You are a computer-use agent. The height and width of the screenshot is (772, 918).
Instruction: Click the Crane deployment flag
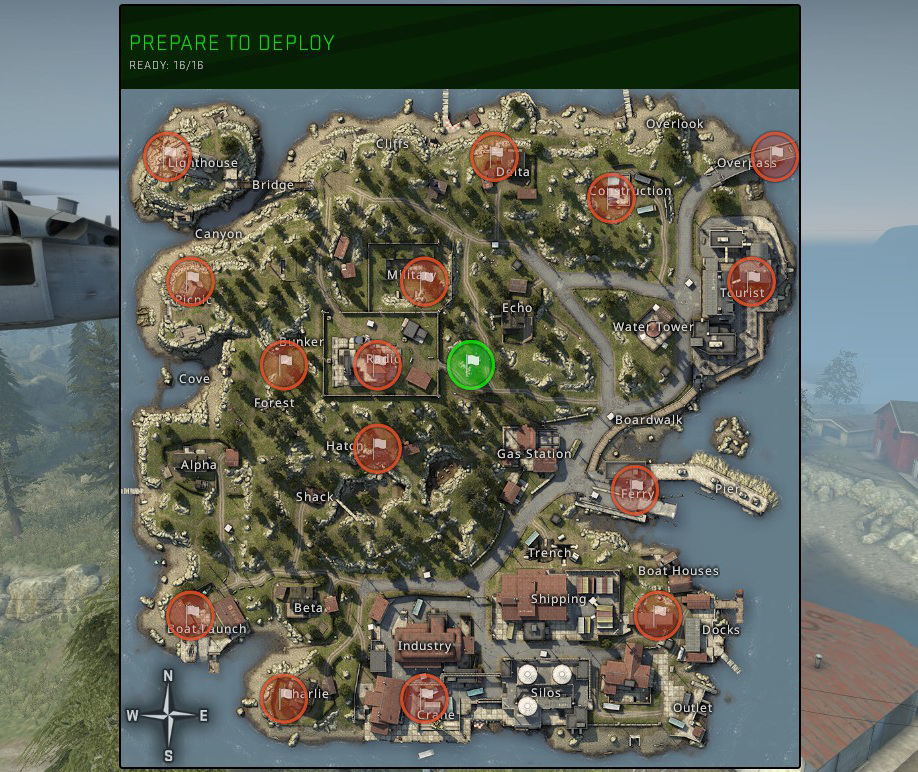424,698
